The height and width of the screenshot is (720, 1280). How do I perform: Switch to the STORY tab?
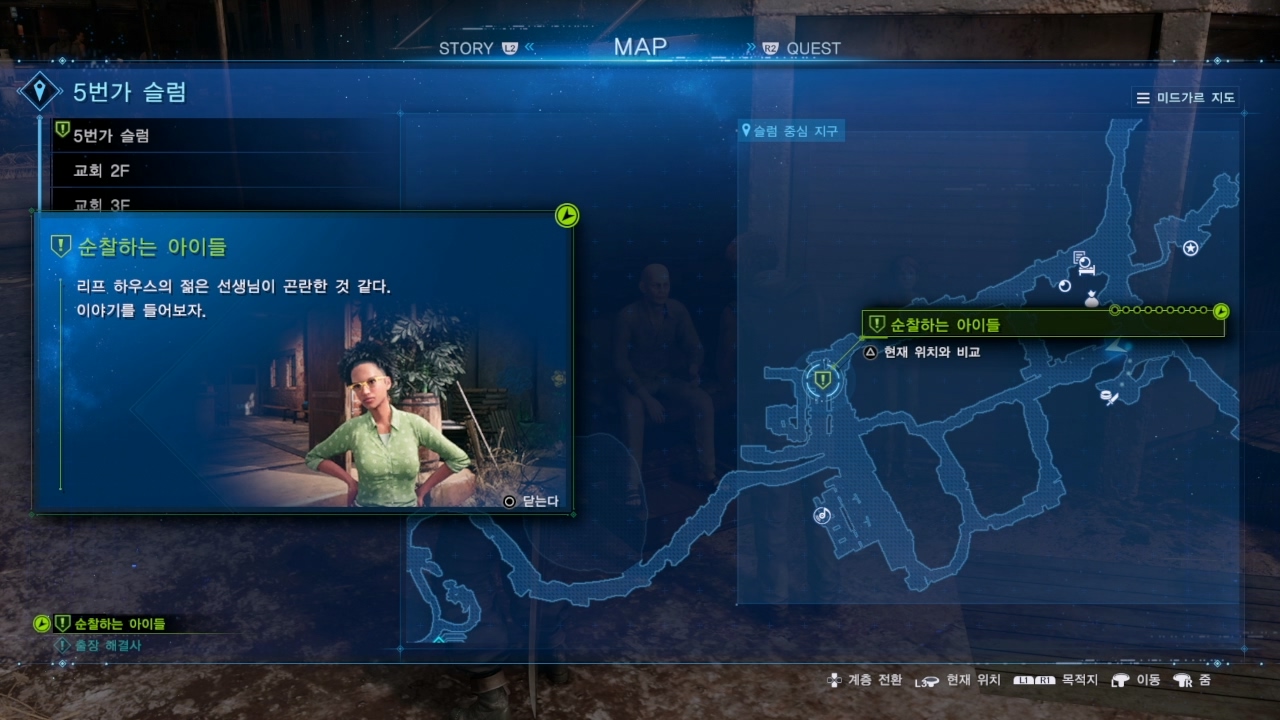467,48
